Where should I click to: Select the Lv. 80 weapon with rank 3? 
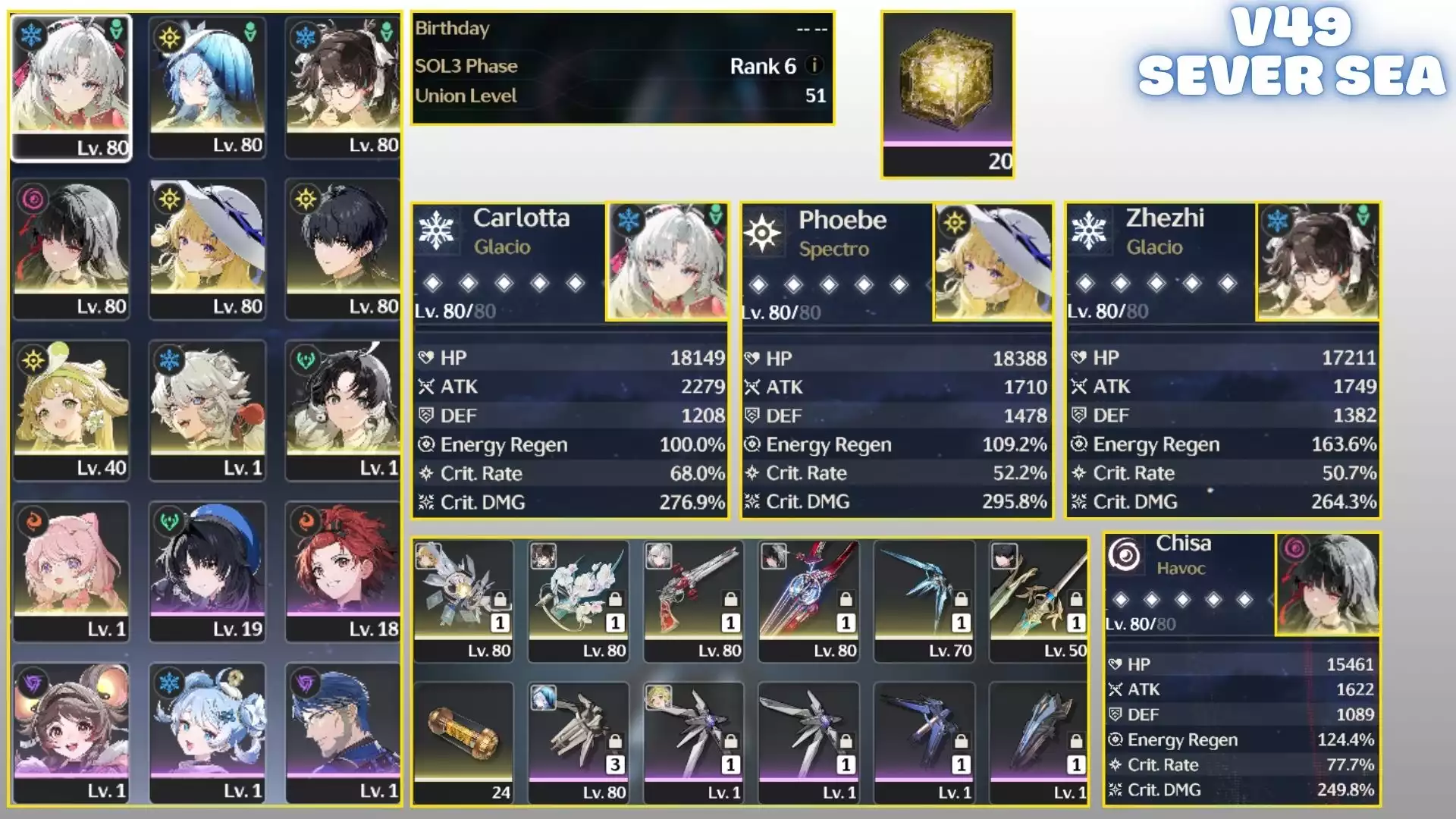pos(578,742)
